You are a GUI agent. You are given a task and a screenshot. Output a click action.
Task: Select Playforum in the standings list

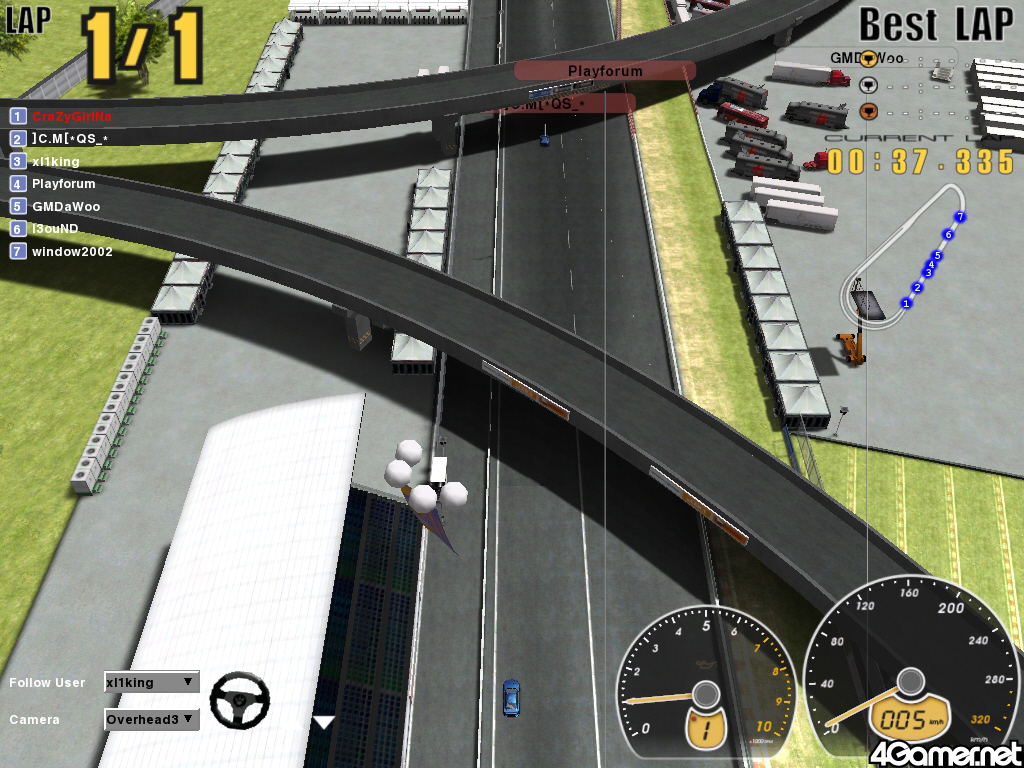click(x=63, y=184)
